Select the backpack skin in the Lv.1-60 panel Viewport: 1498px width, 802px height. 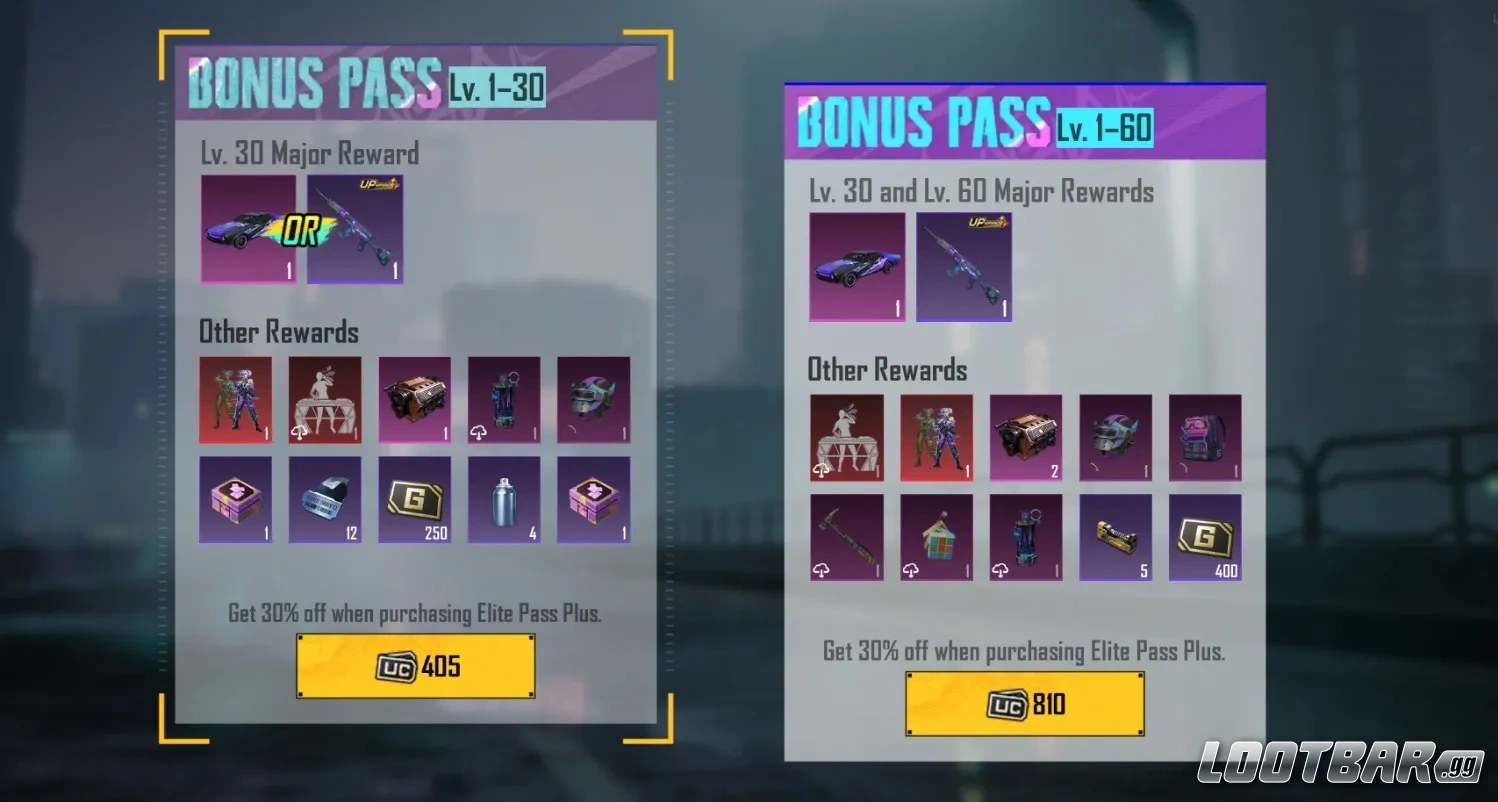1205,437
